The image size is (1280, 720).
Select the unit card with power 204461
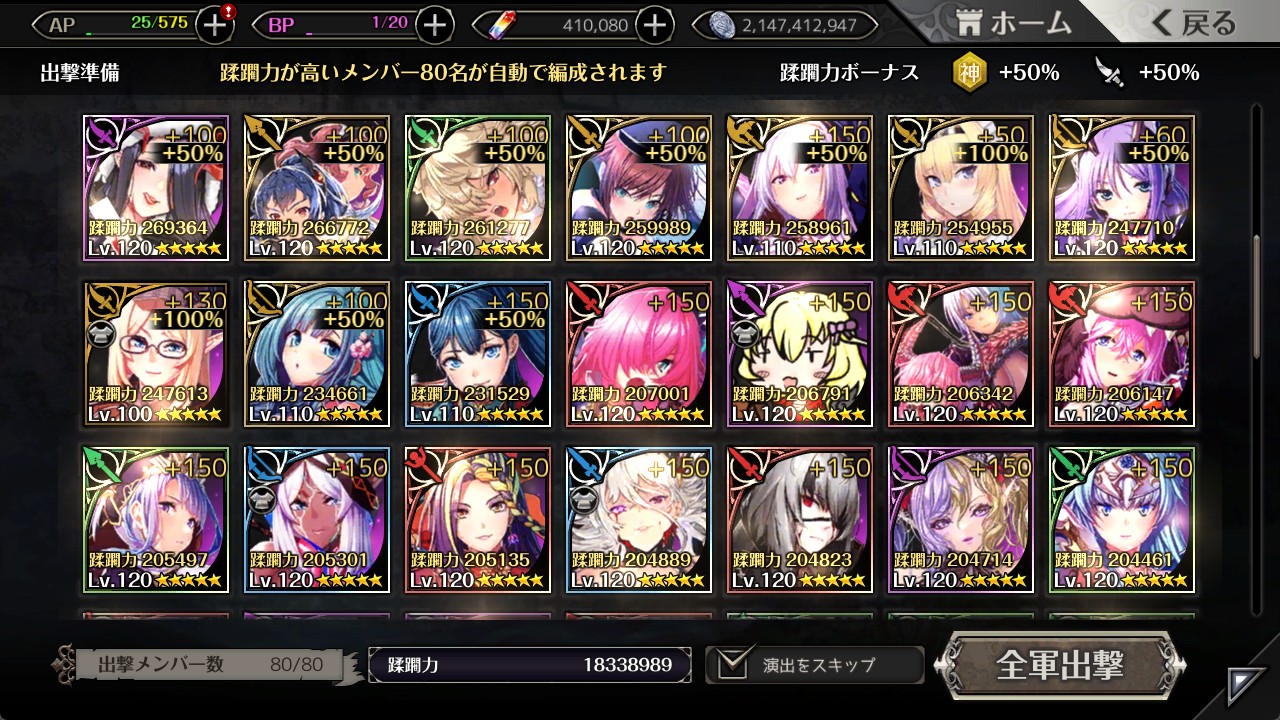point(1122,520)
